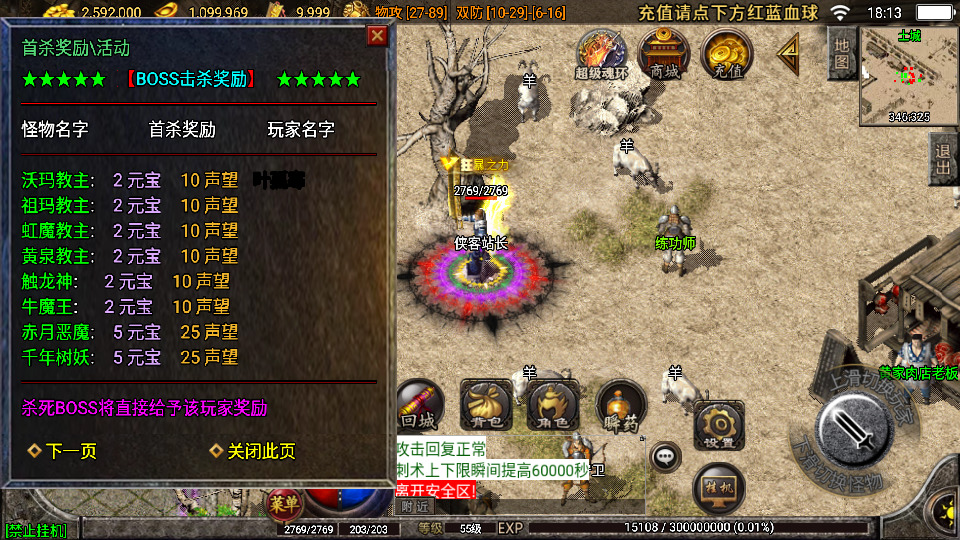Screen dimensions: 960x540
Task: Choose 关闭此页 to close this page
Action: pyautogui.click(x=253, y=451)
